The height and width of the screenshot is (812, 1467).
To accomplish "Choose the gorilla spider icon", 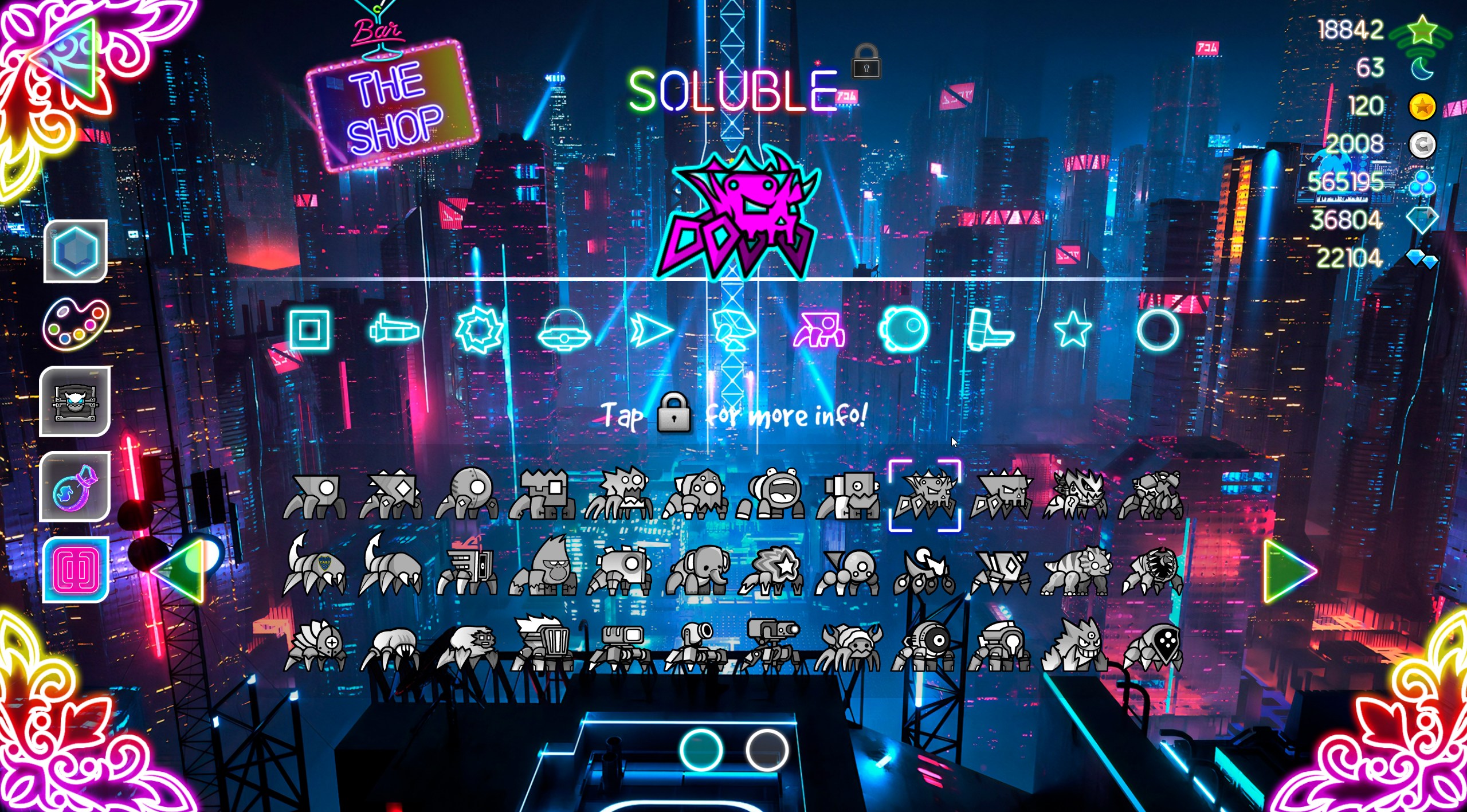I will tap(544, 567).
